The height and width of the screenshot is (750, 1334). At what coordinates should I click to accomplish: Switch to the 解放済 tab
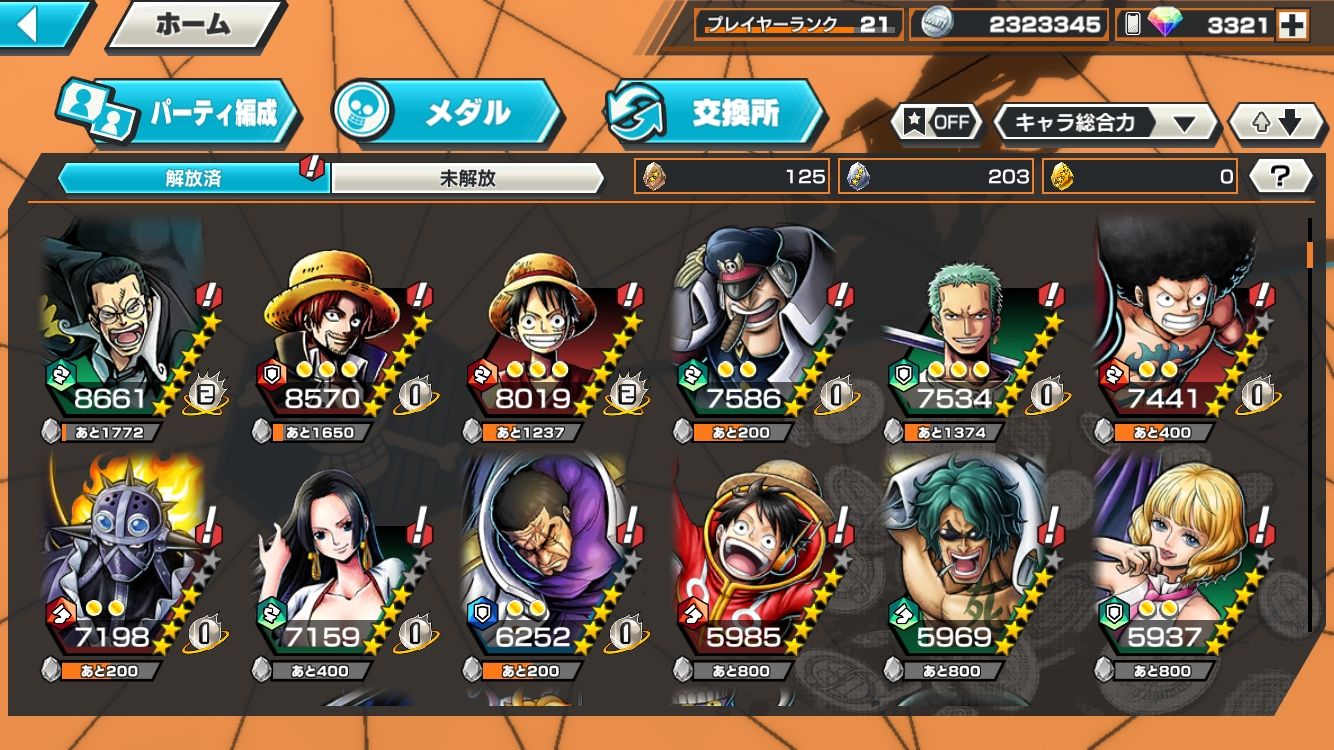point(193,178)
